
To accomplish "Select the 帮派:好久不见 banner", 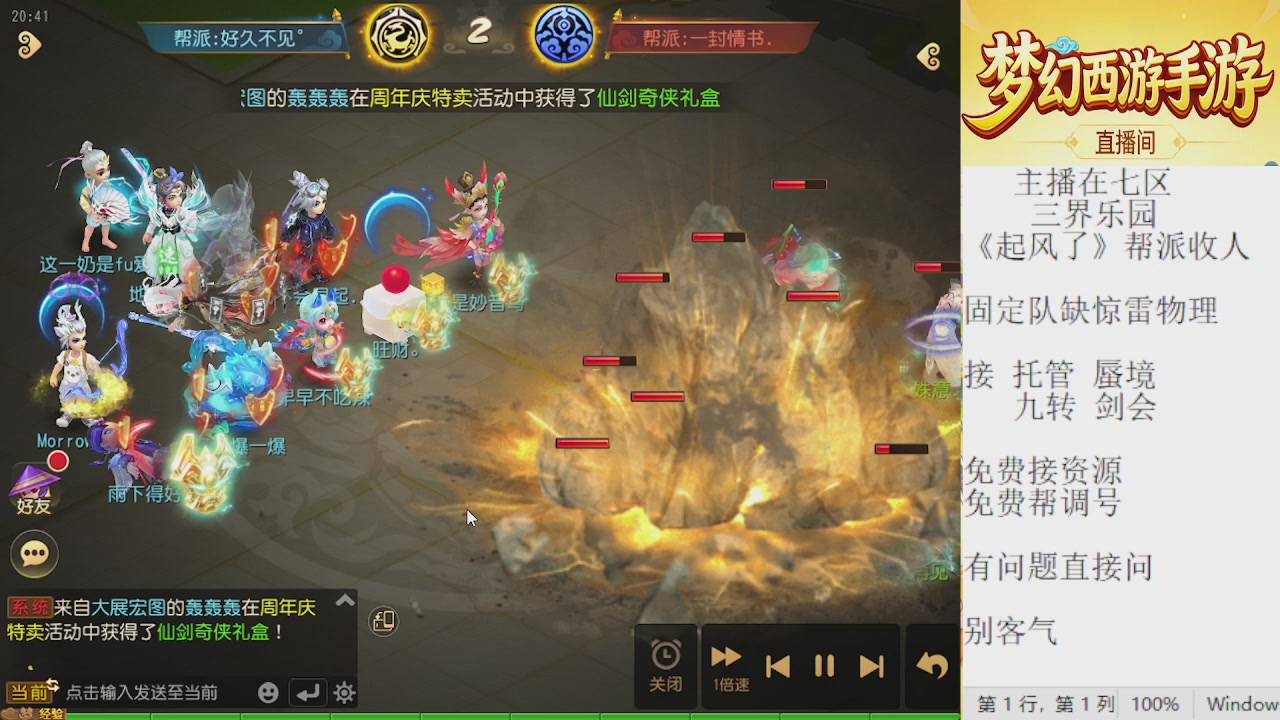I will click(x=240, y=33).
